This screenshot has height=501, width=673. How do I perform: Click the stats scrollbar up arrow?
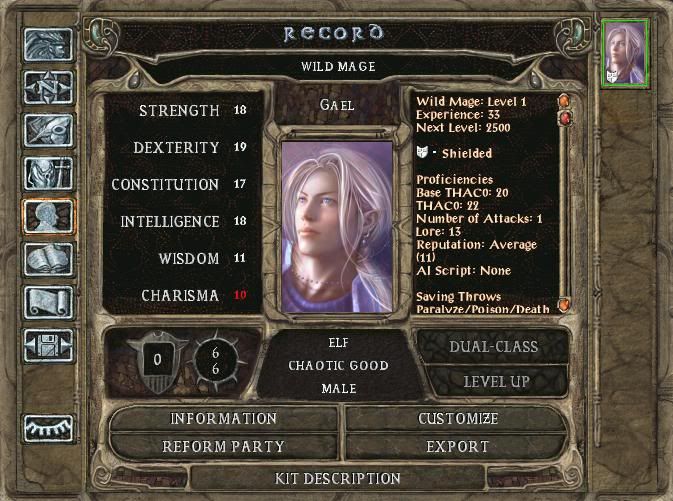565,101
